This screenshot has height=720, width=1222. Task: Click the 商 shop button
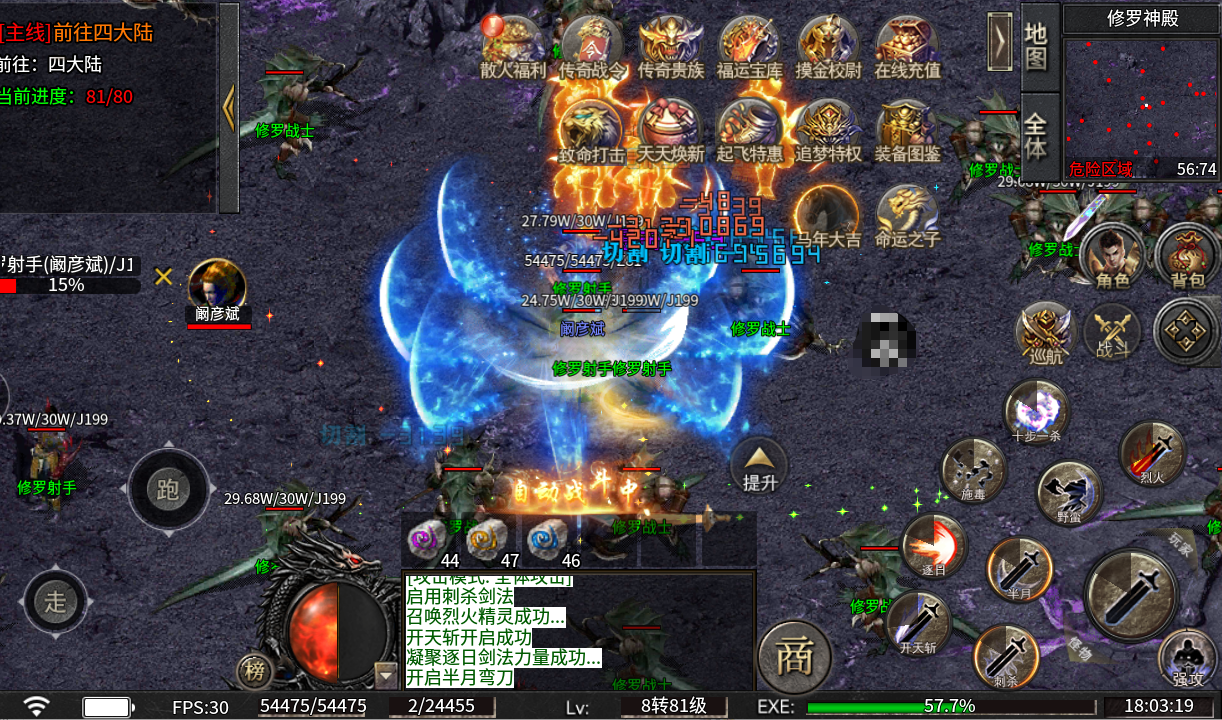point(795,657)
